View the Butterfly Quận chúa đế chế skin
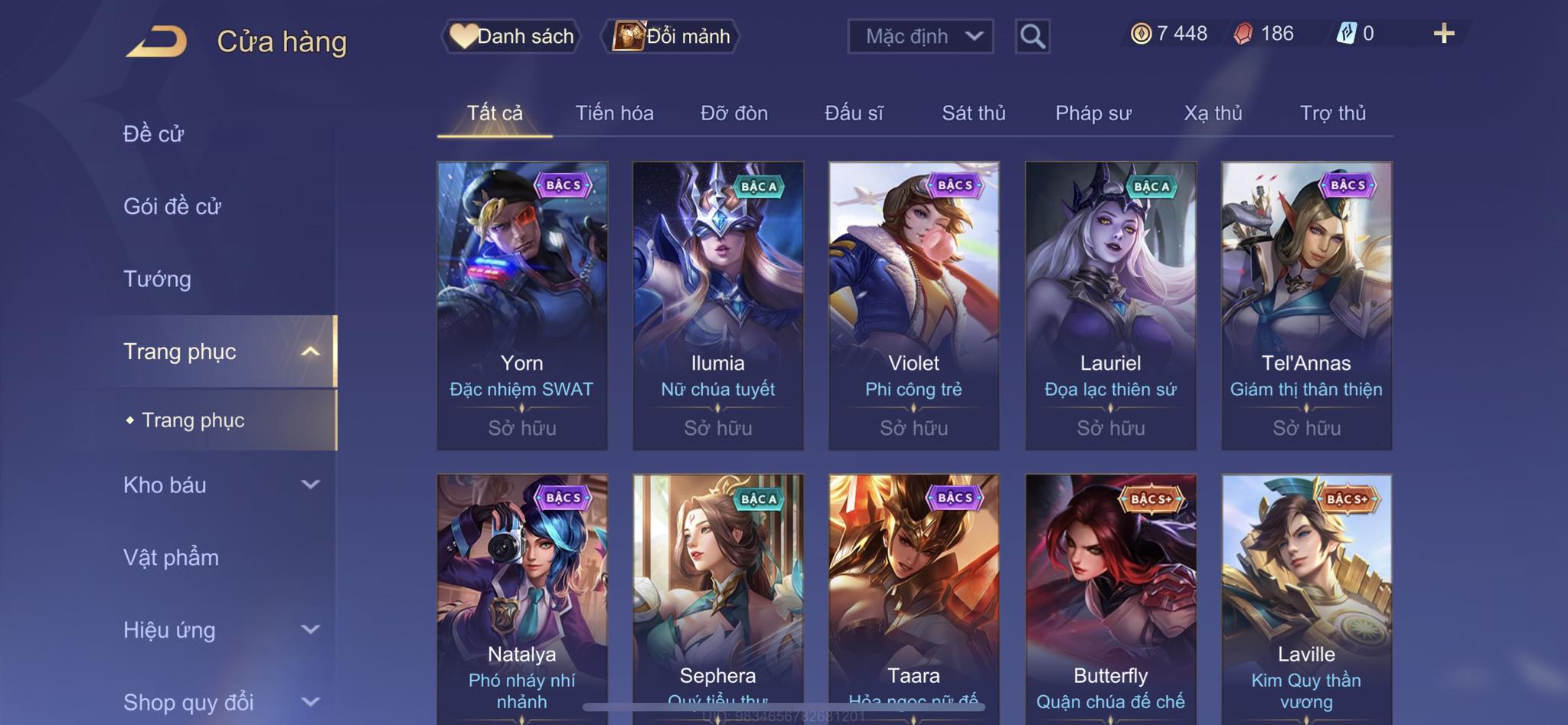The width and height of the screenshot is (1568, 725). [x=1110, y=597]
